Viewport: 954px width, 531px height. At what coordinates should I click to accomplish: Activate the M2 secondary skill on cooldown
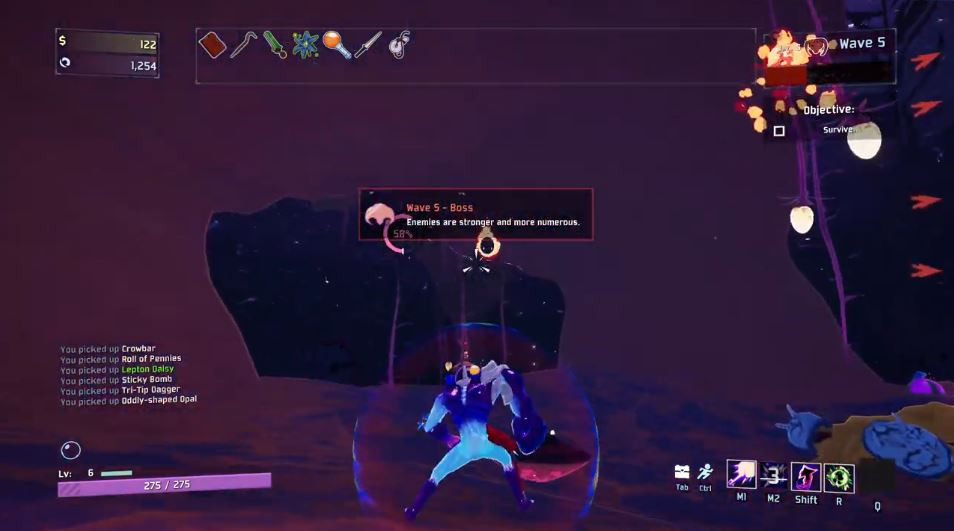click(x=773, y=475)
